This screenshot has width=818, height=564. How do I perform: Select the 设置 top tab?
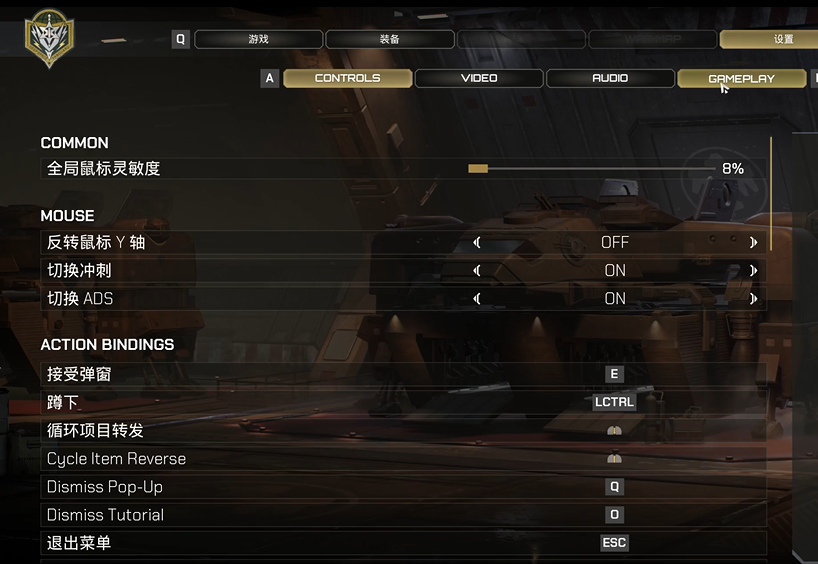point(783,40)
